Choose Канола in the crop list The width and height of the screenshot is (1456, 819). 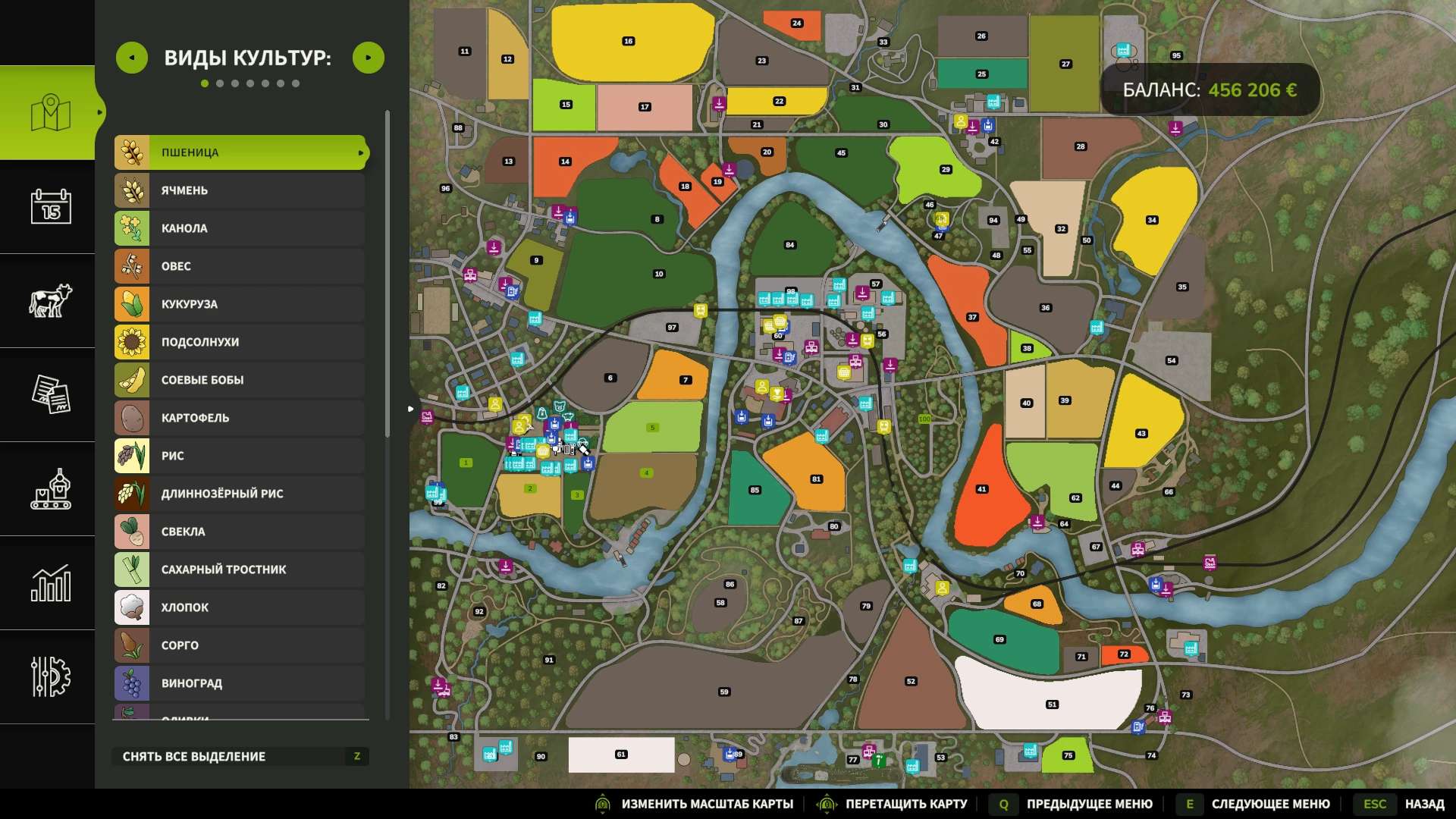(240, 228)
